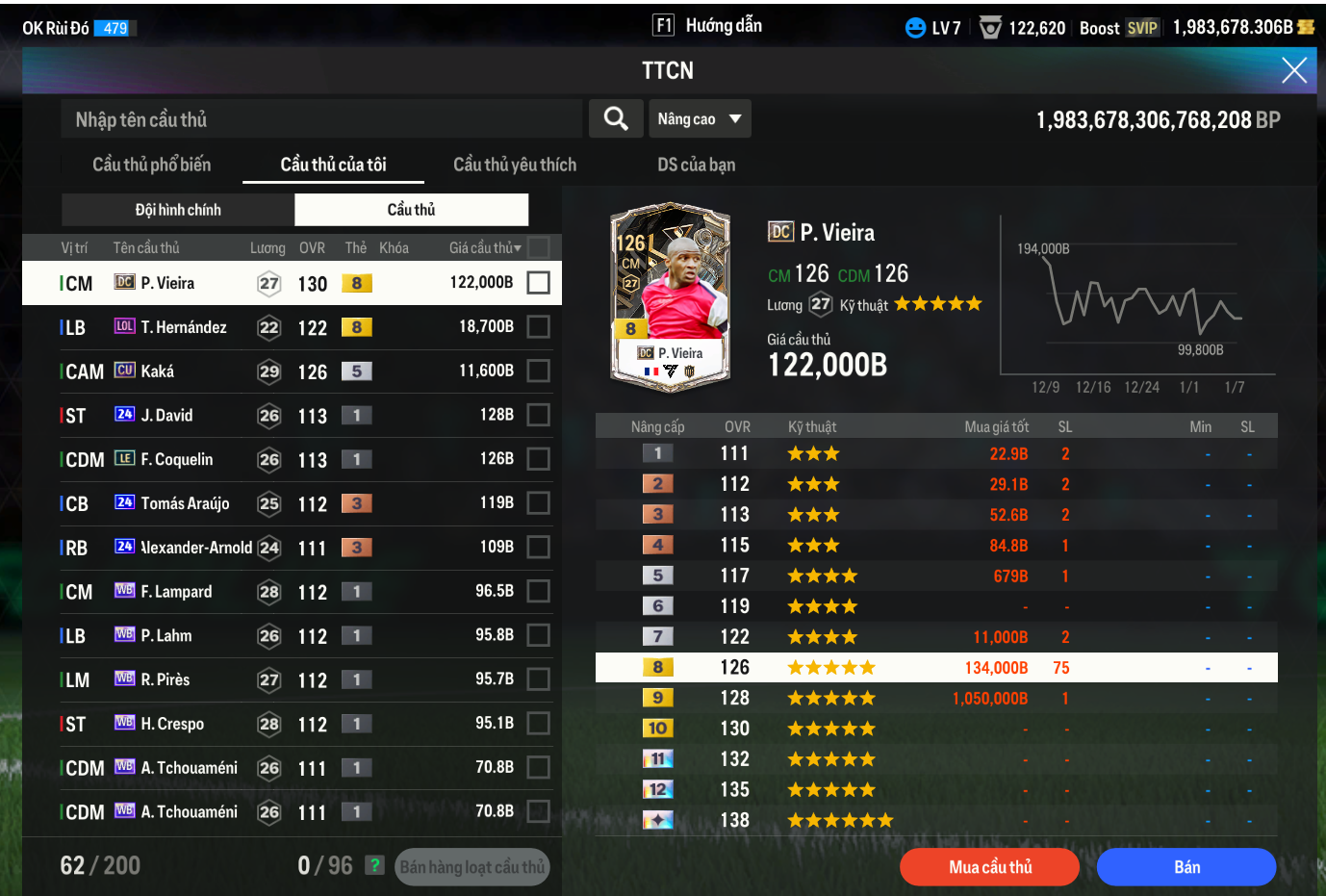Close the TTCN window
Image resolution: width=1326 pixels, height=896 pixels.
(x=1293, y=70)
